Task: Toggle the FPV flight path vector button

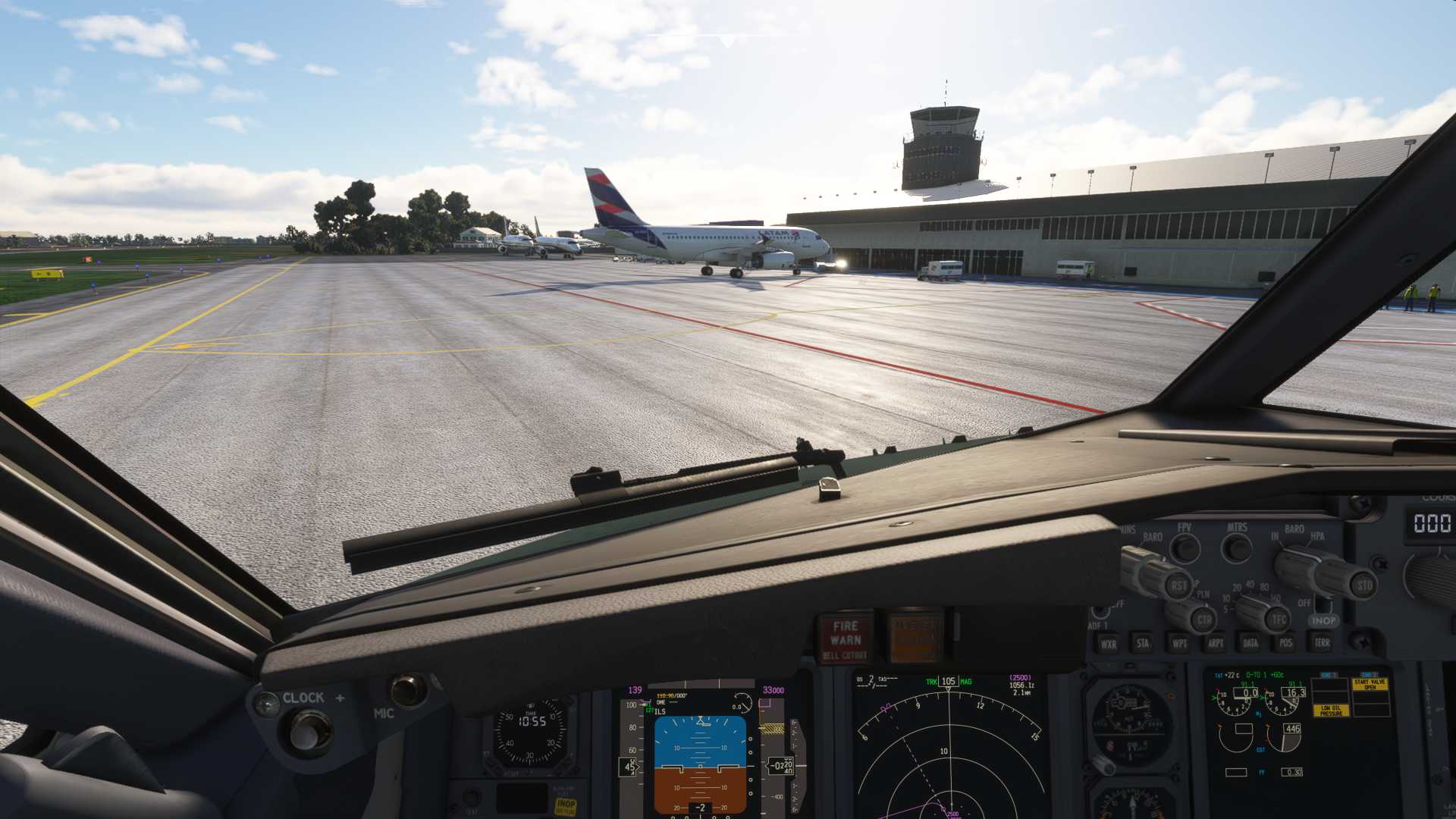Action: (x=1185, y=548)
